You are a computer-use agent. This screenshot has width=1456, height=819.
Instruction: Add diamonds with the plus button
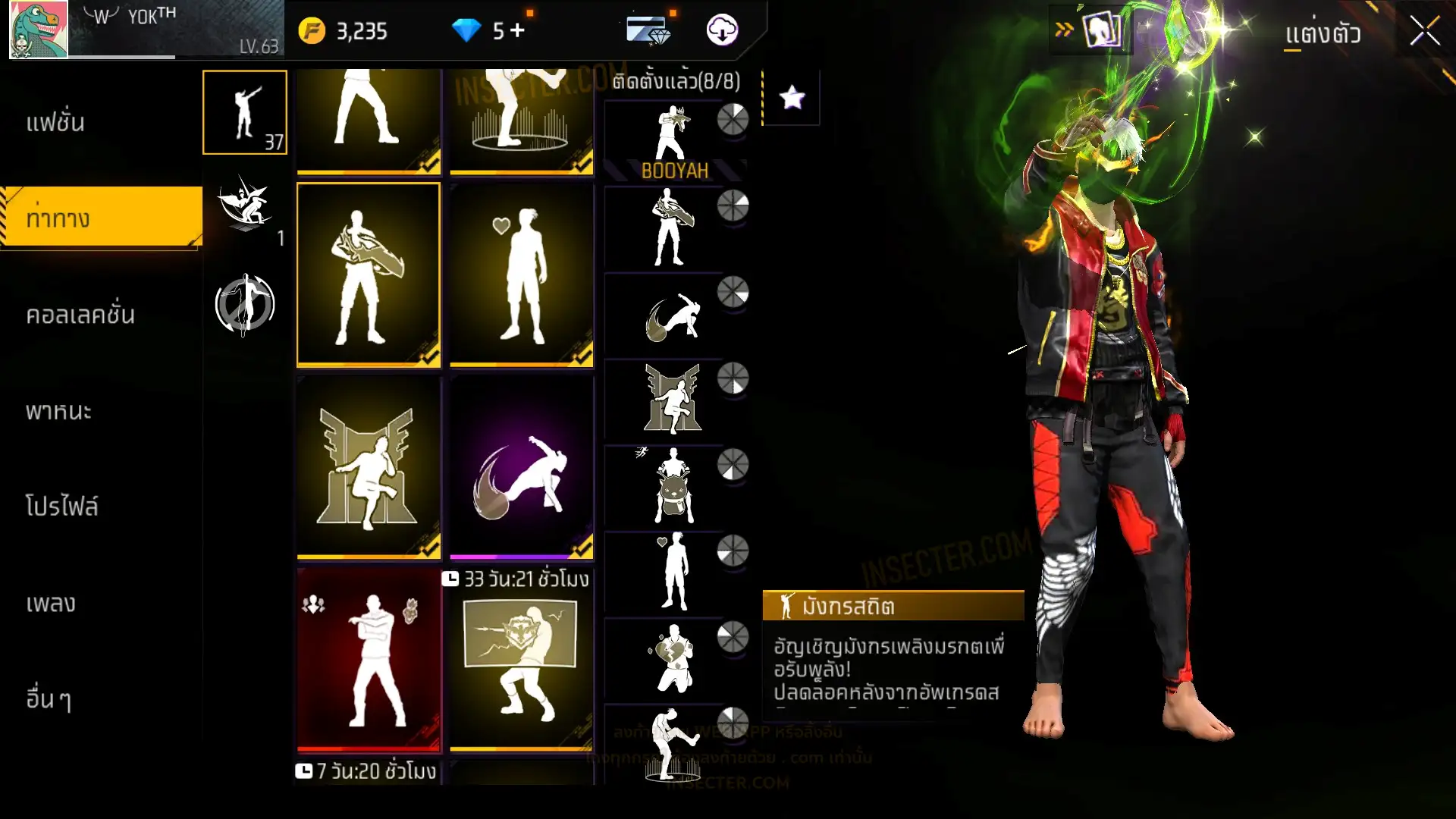coord(517,30)
